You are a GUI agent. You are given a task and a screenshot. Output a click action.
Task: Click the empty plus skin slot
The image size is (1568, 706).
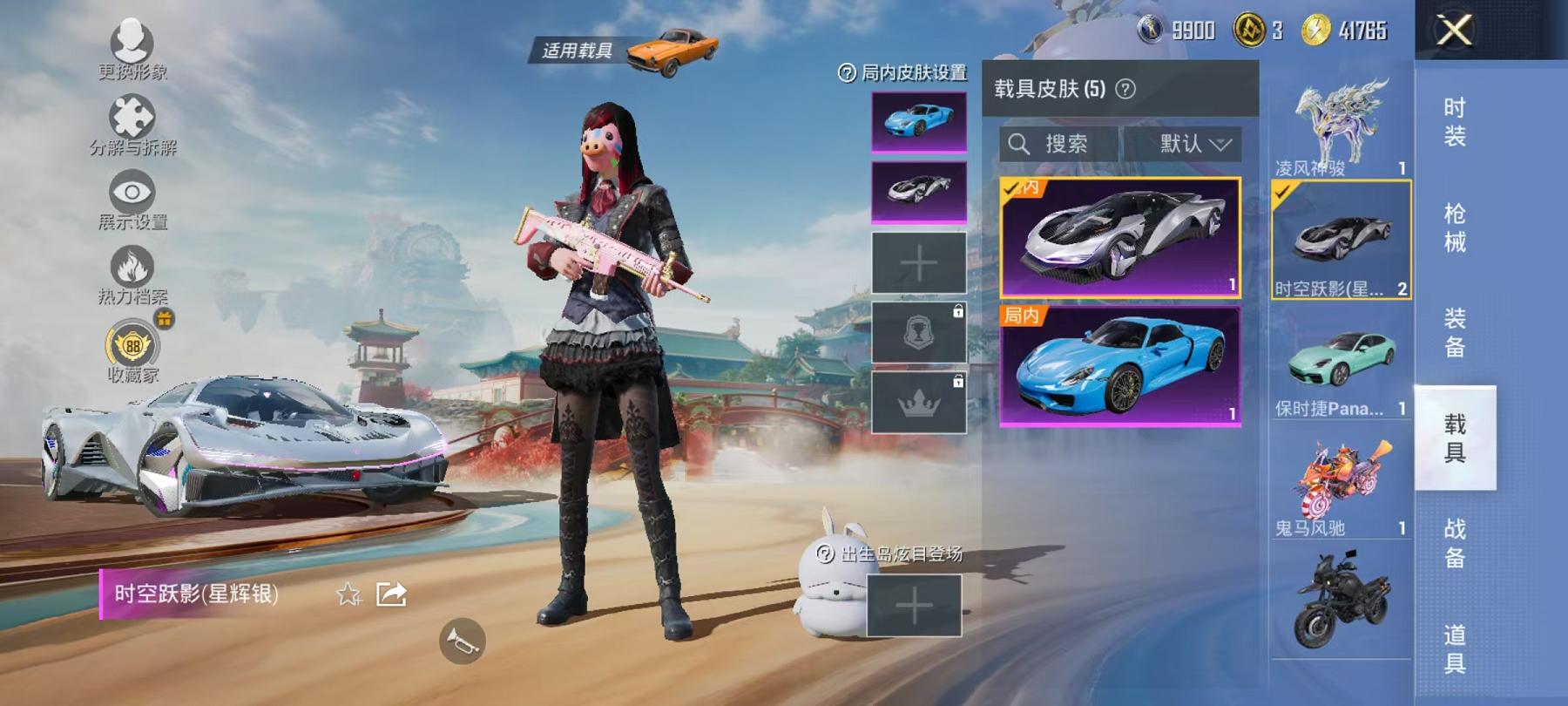(919, 261)
